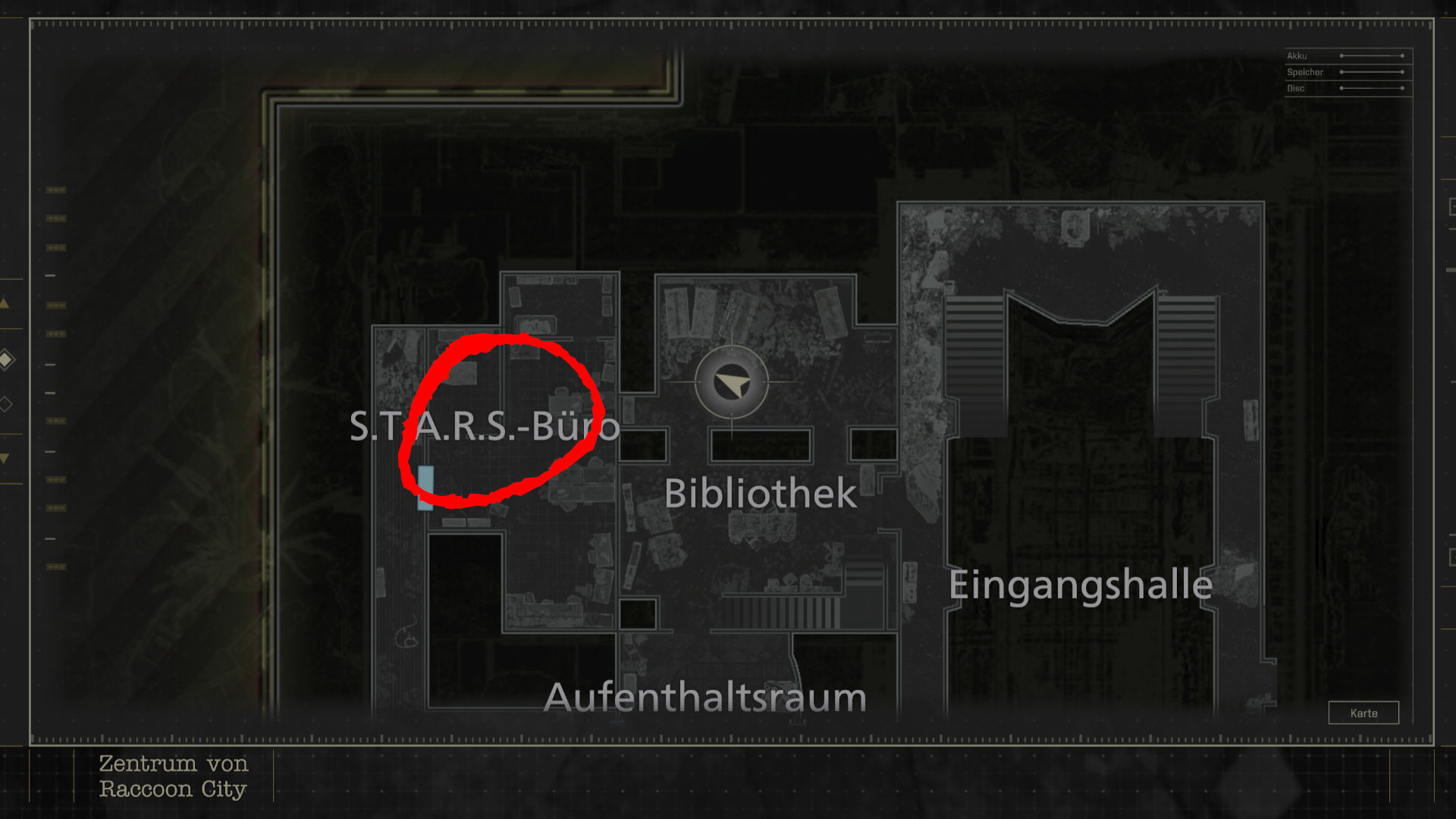Screen dimensions: 1456x819
Task: Choose the Bibliothek room on the map
Action: pos(760,494)
